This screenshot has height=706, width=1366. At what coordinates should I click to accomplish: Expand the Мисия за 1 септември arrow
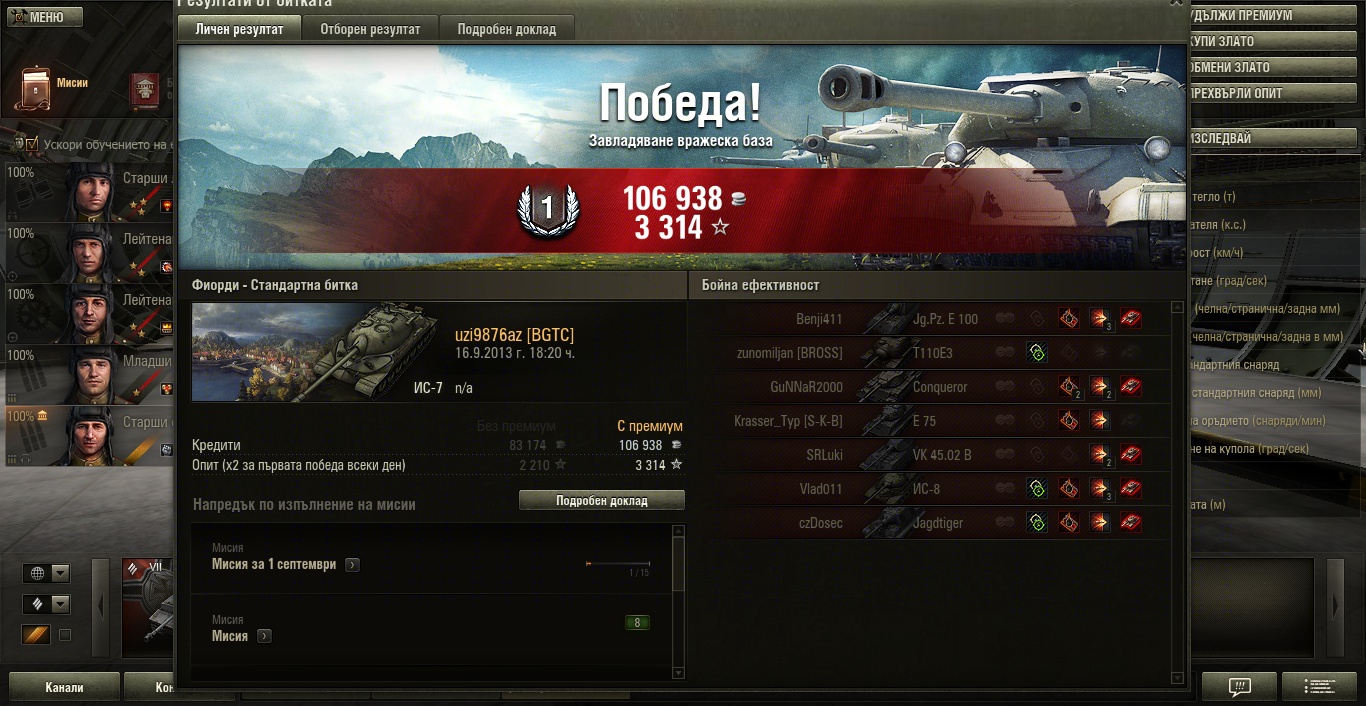352,565
